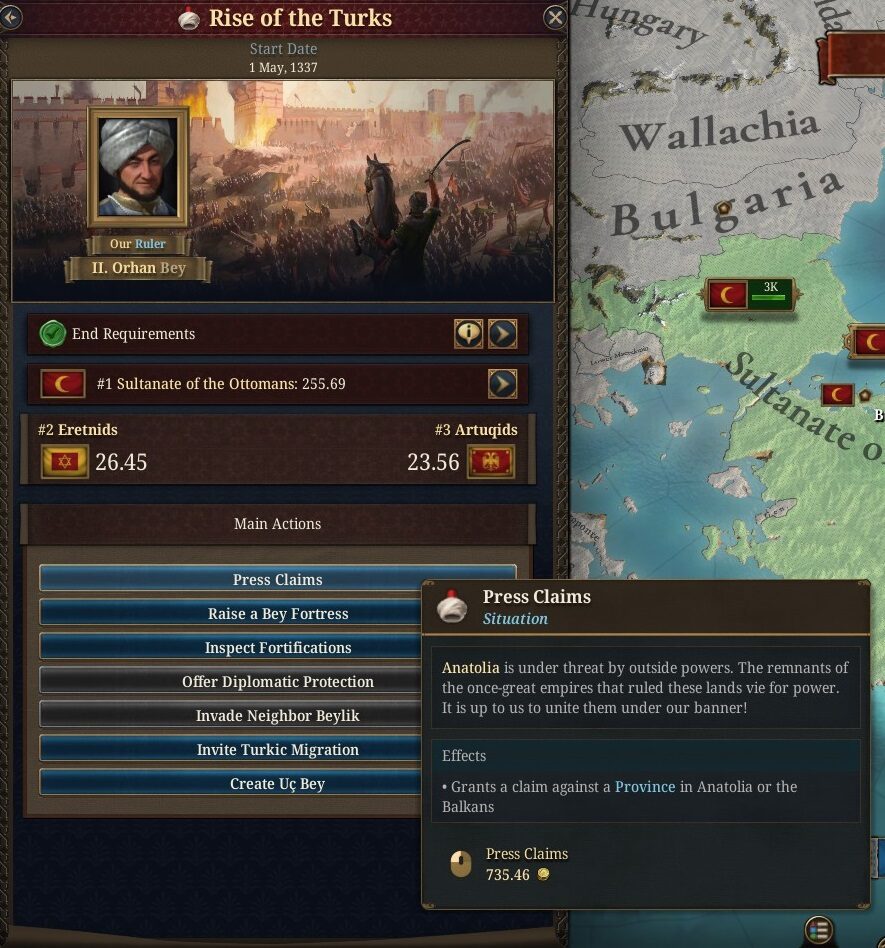Select the Eretnids flag

coord(65,462)
